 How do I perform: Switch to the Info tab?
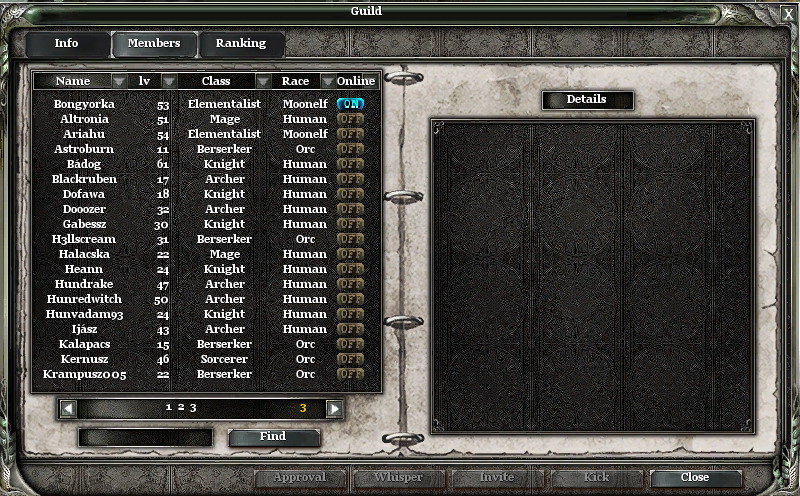67,44
